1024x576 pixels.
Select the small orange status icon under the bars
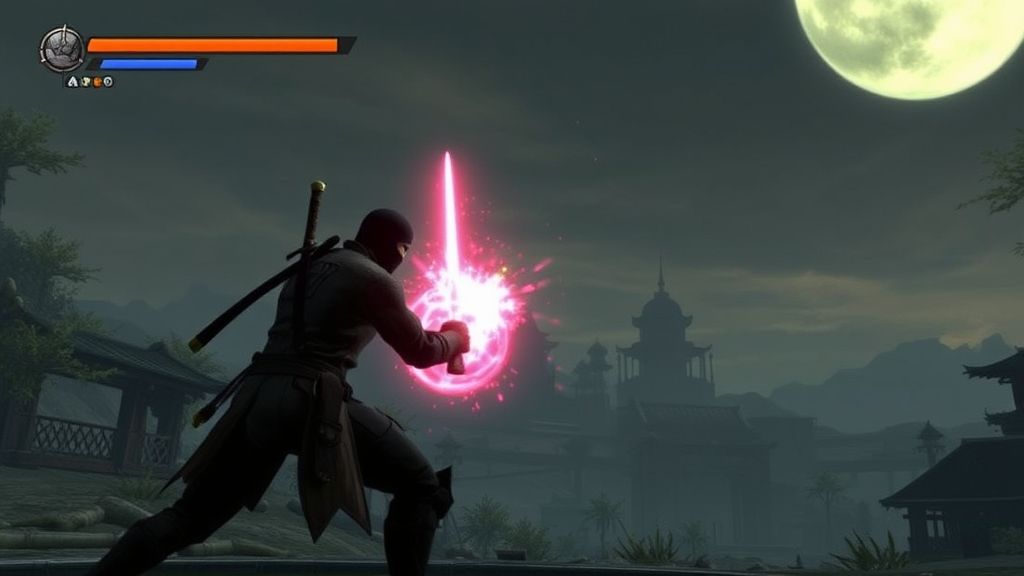click(97, 82)
